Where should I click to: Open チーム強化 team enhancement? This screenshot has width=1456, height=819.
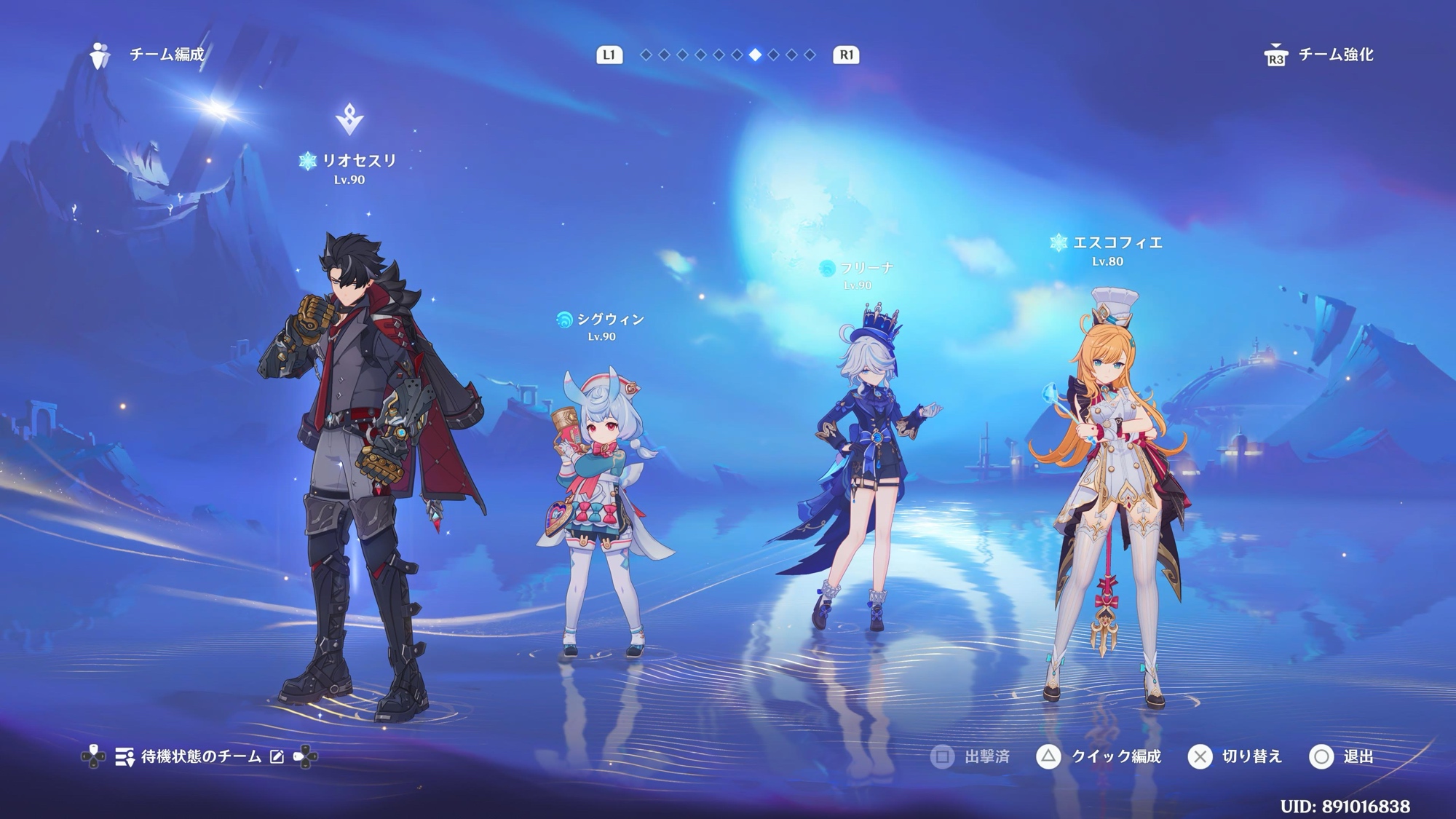point(1319,55)
